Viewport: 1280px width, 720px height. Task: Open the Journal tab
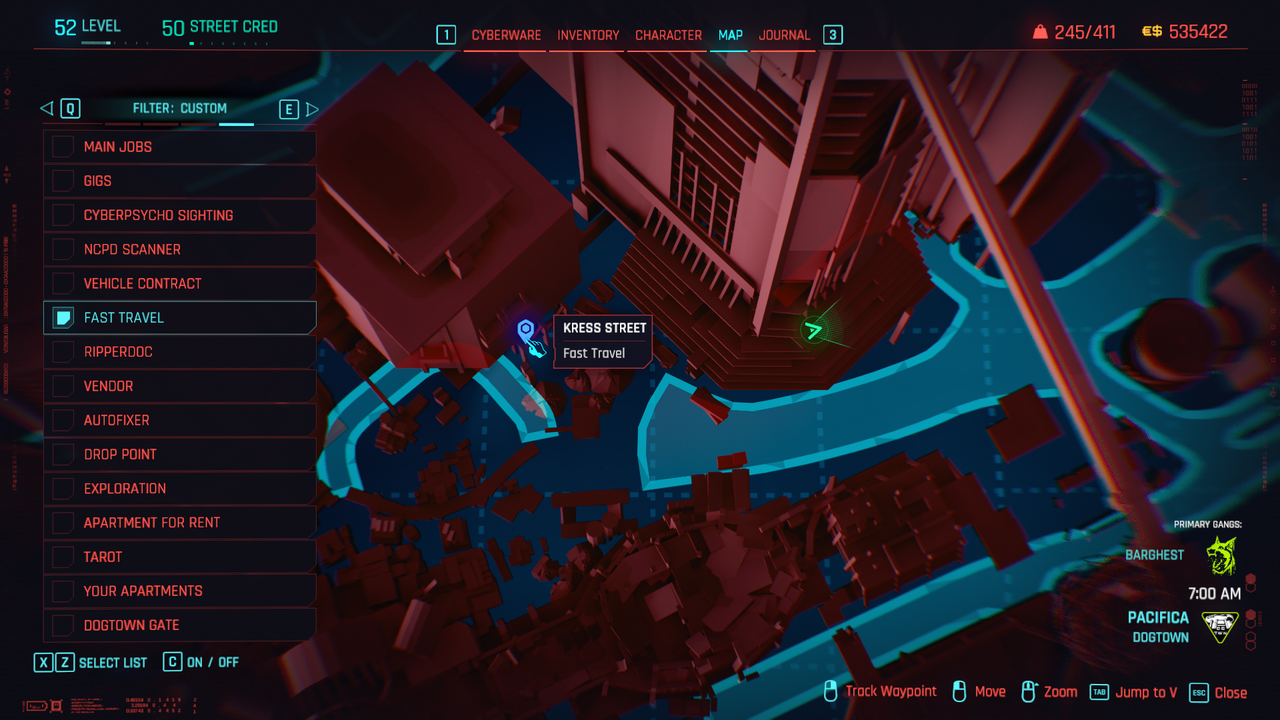click(784, 35)
